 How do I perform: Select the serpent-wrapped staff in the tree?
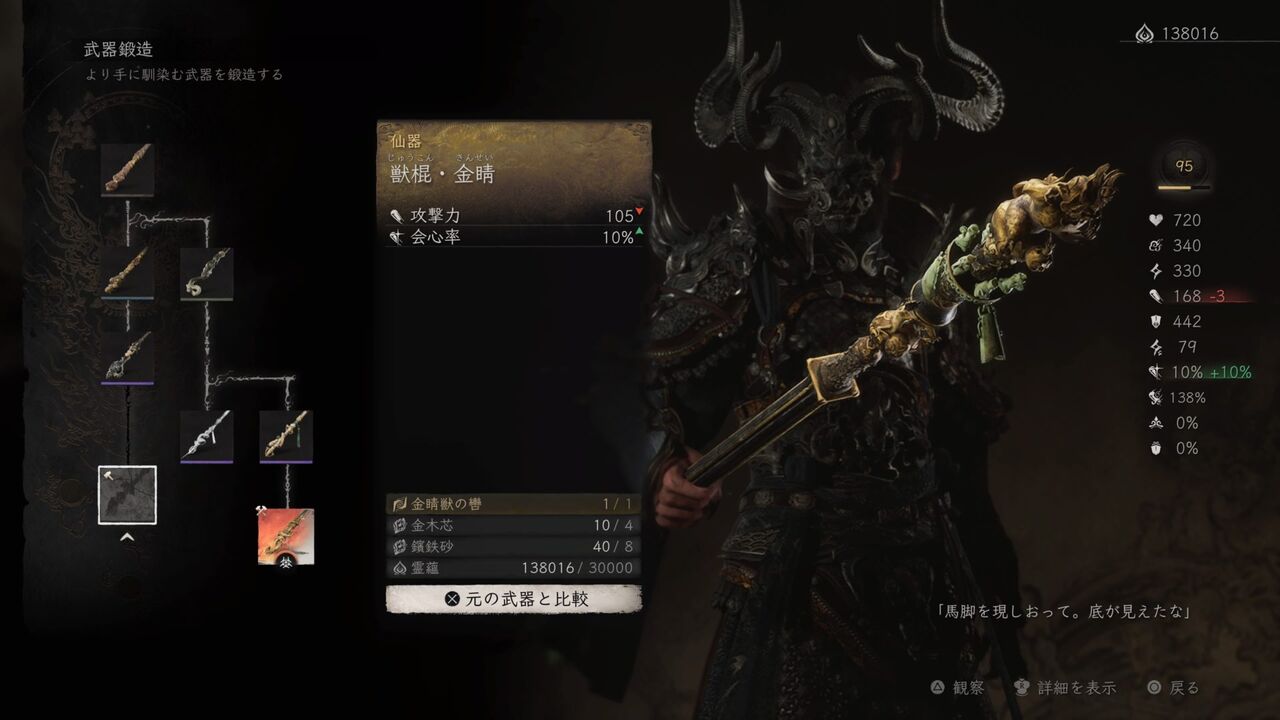click(x=206, y=273)
